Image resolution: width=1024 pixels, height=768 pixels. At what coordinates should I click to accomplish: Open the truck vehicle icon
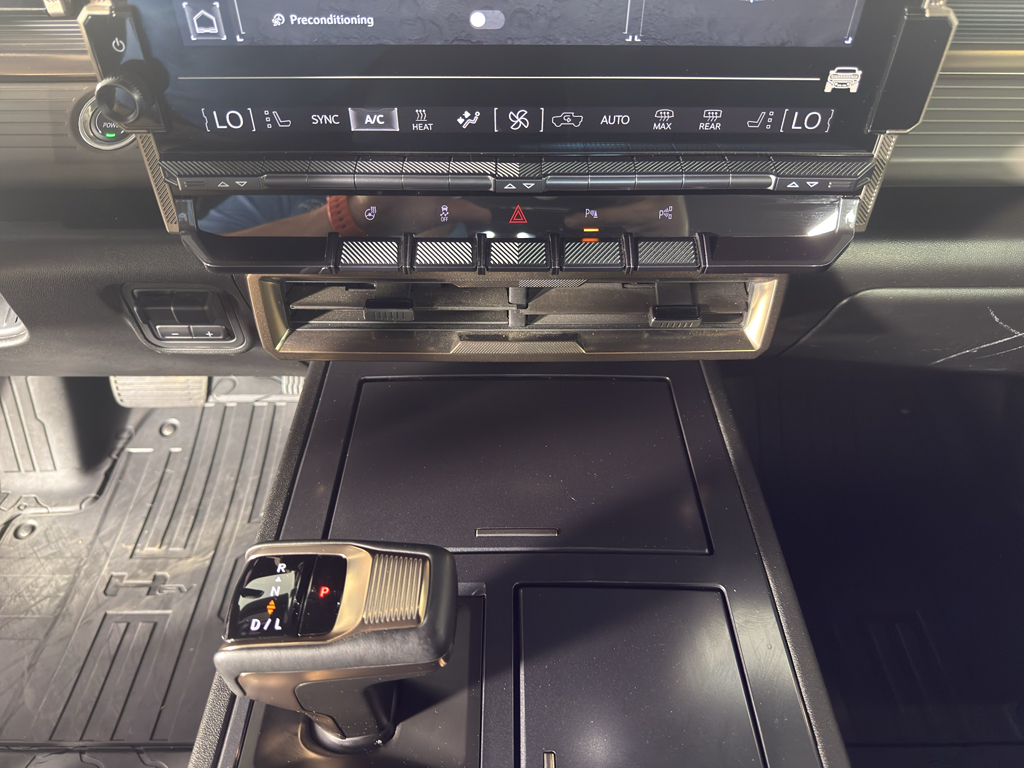tap(843, 79)
